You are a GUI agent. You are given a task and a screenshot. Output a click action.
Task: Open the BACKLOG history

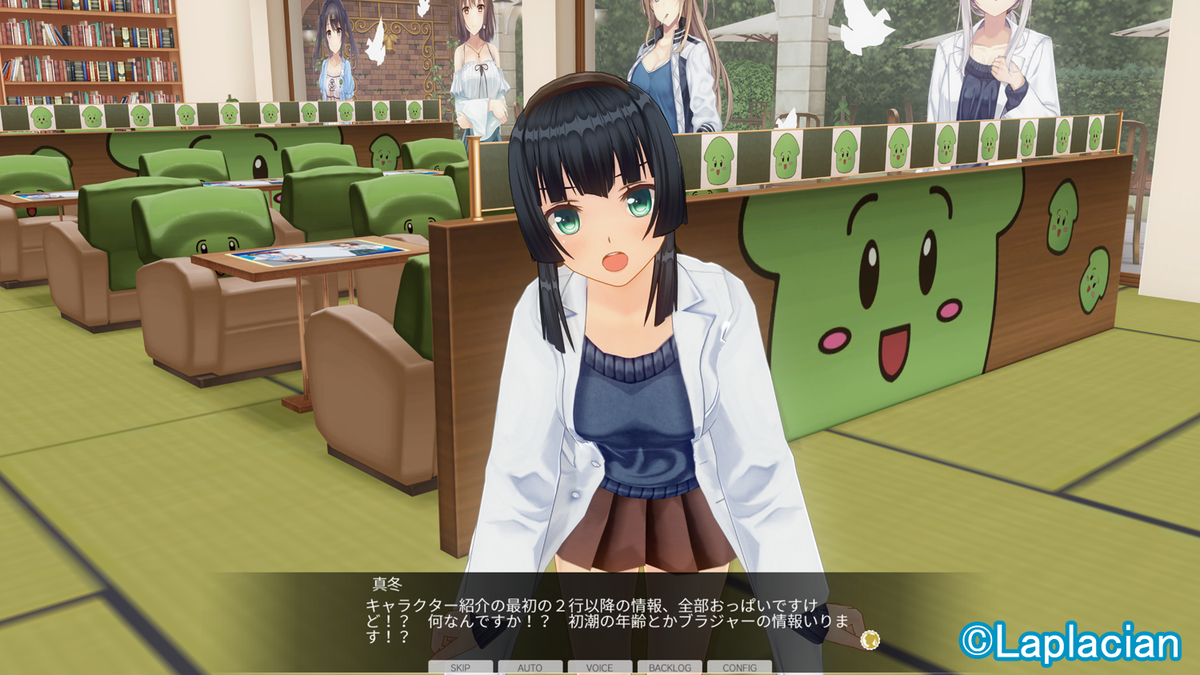click(x=669, y=667)
